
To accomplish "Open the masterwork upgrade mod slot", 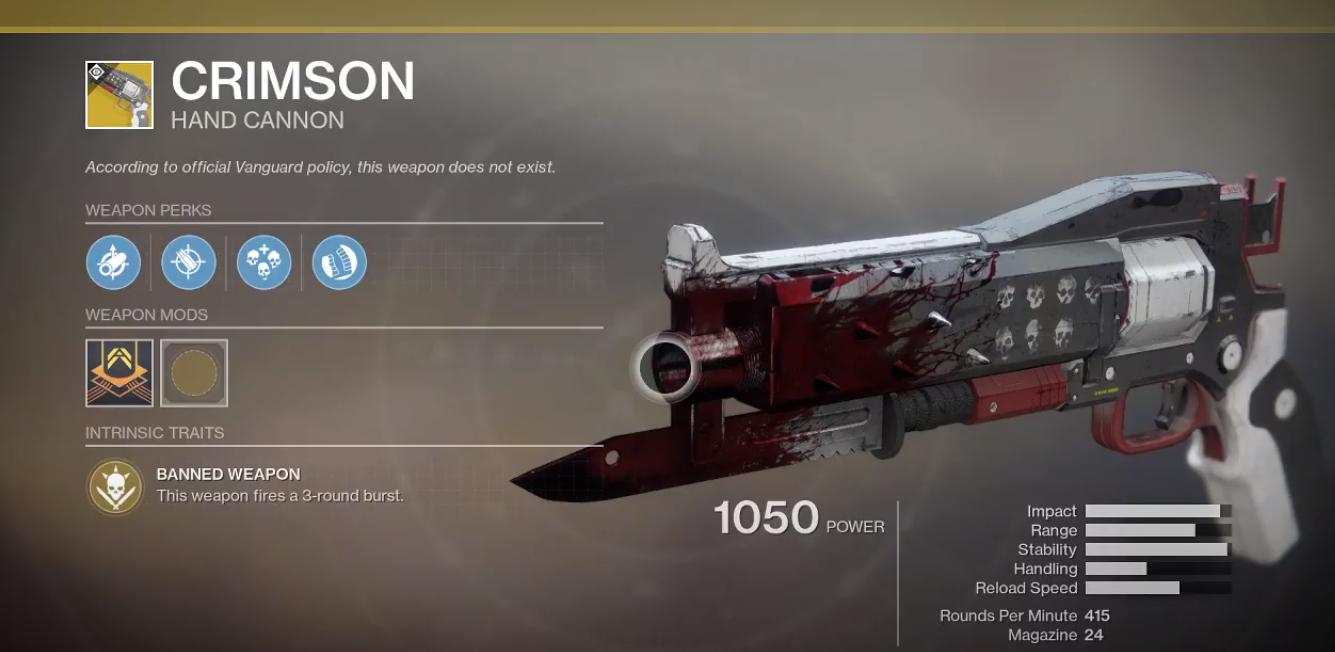I will click(x=119, y=373).
